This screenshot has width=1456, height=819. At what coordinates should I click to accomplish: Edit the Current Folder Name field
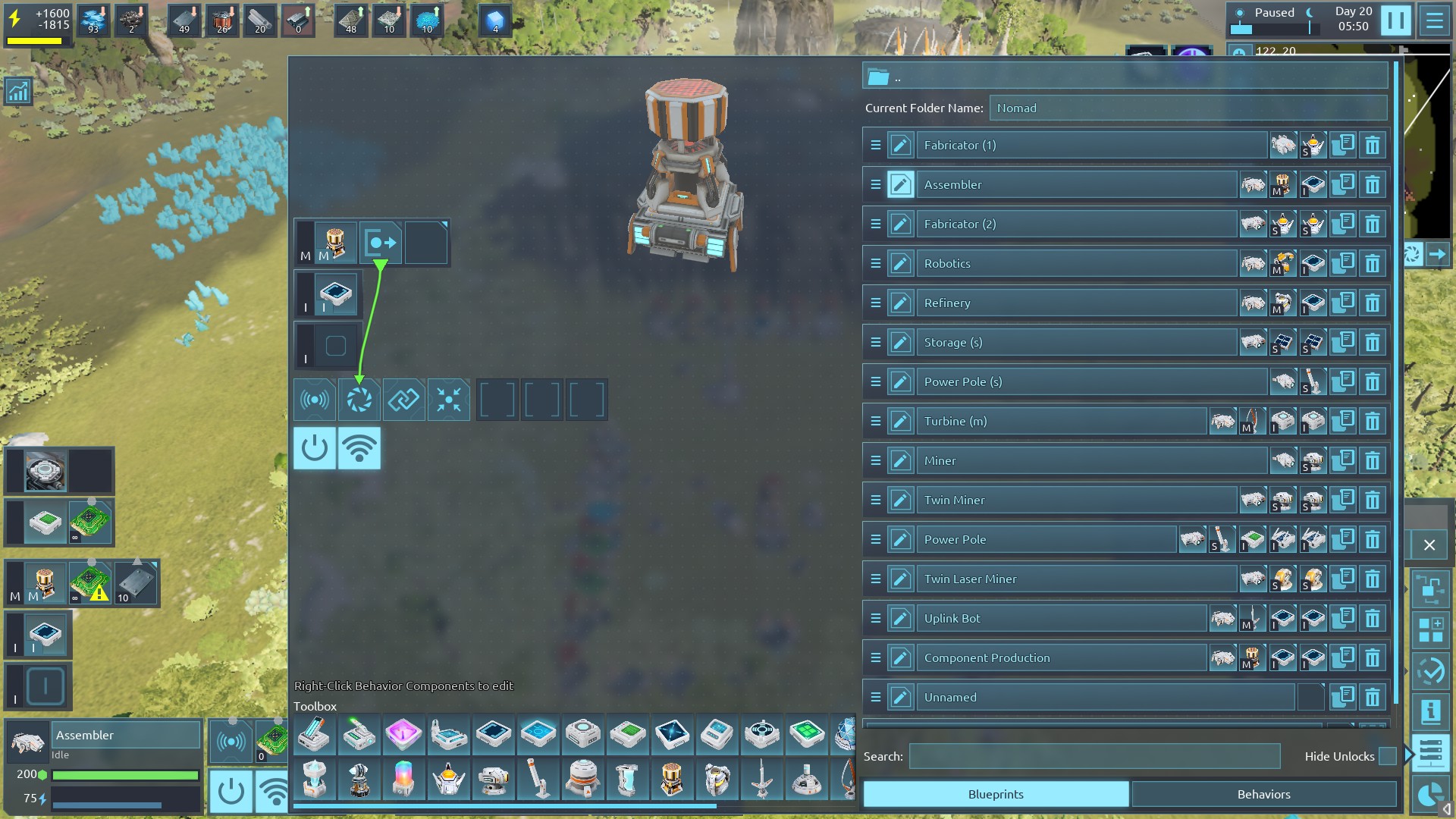click(1188, 108)
